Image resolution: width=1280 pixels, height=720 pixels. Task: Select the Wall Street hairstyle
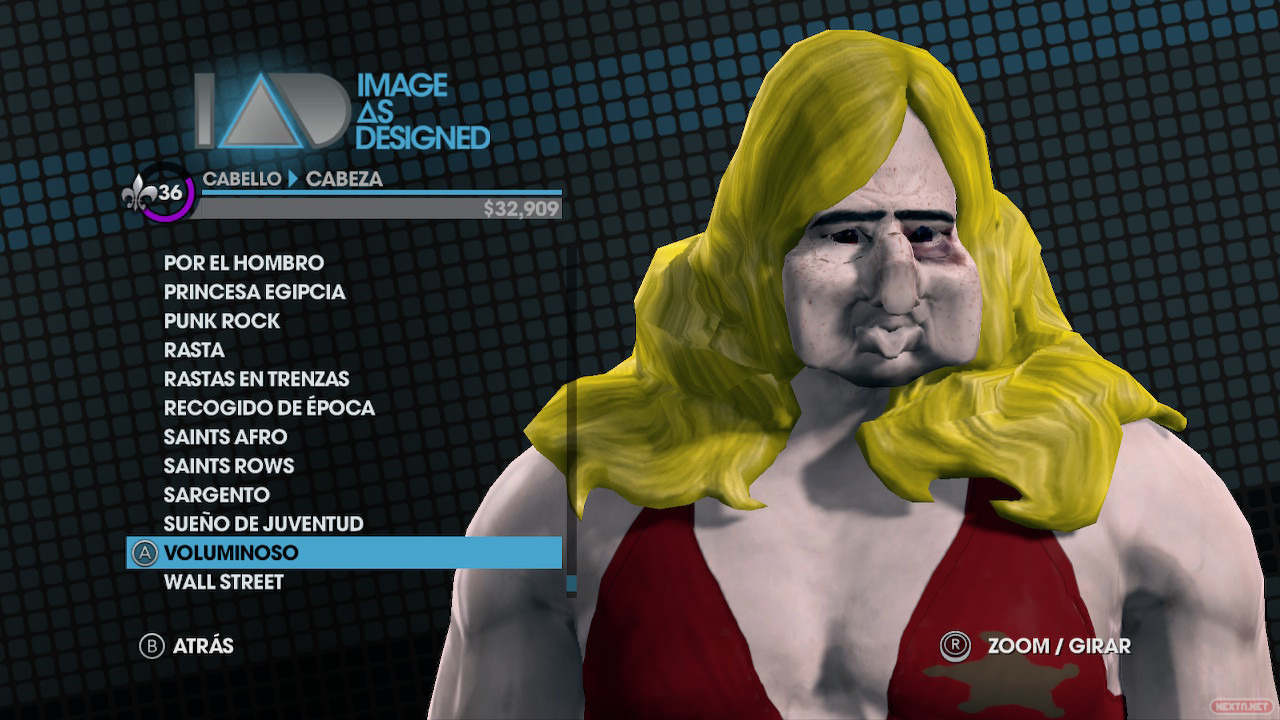coord(223,582)
